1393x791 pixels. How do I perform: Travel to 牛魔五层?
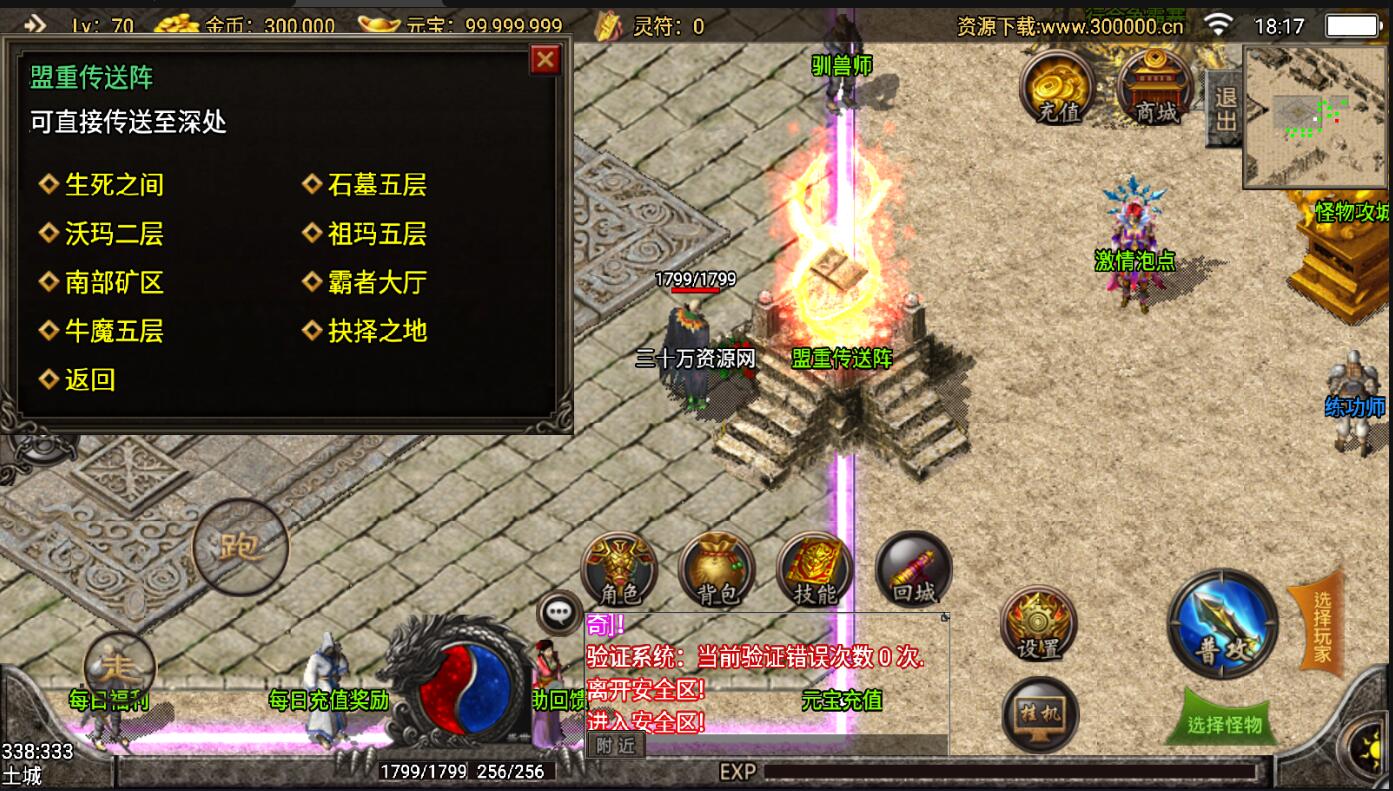pyautogui.click(x=114, y=331)
